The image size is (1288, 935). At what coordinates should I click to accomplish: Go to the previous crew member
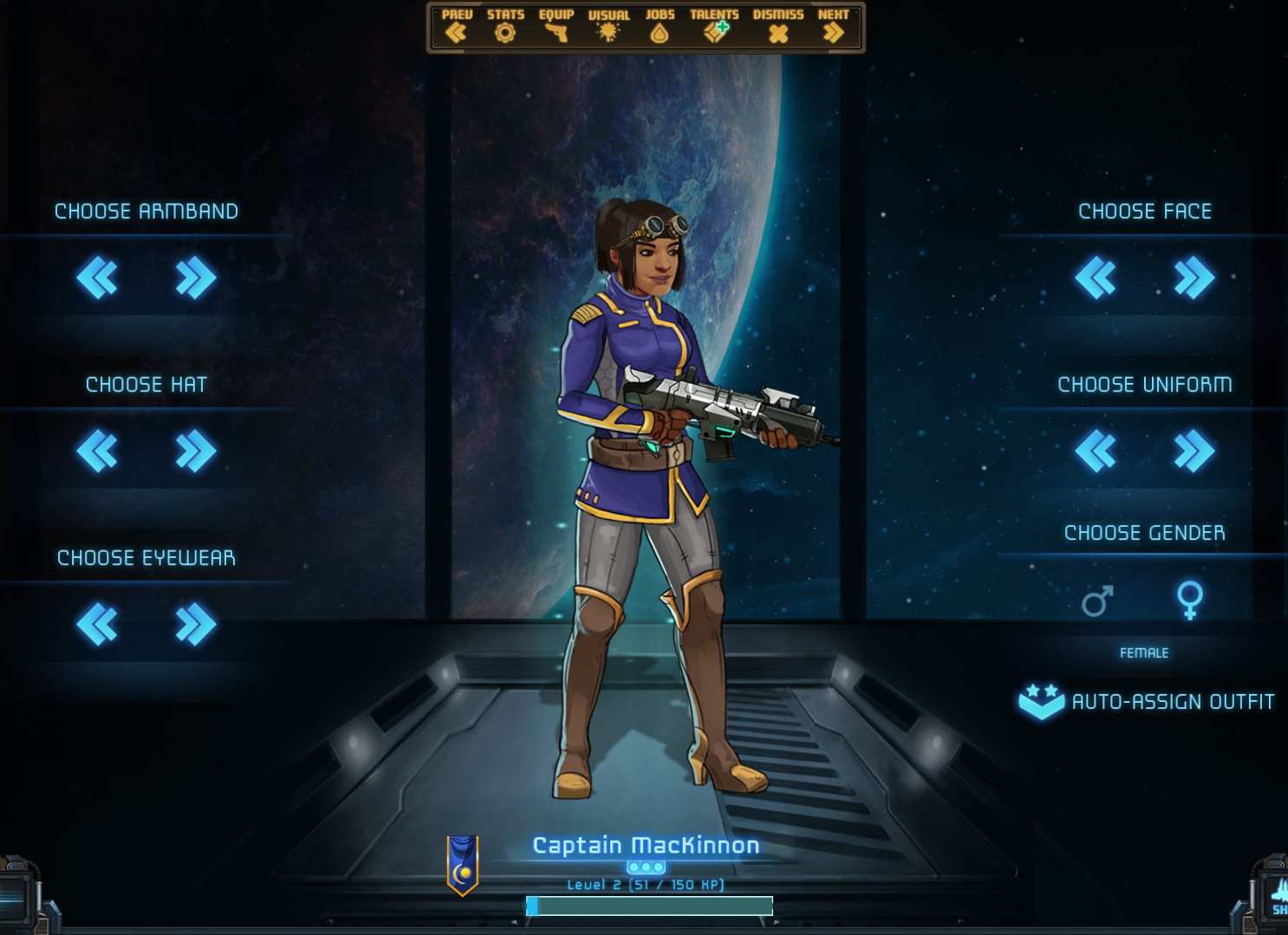tap(456, 27)
